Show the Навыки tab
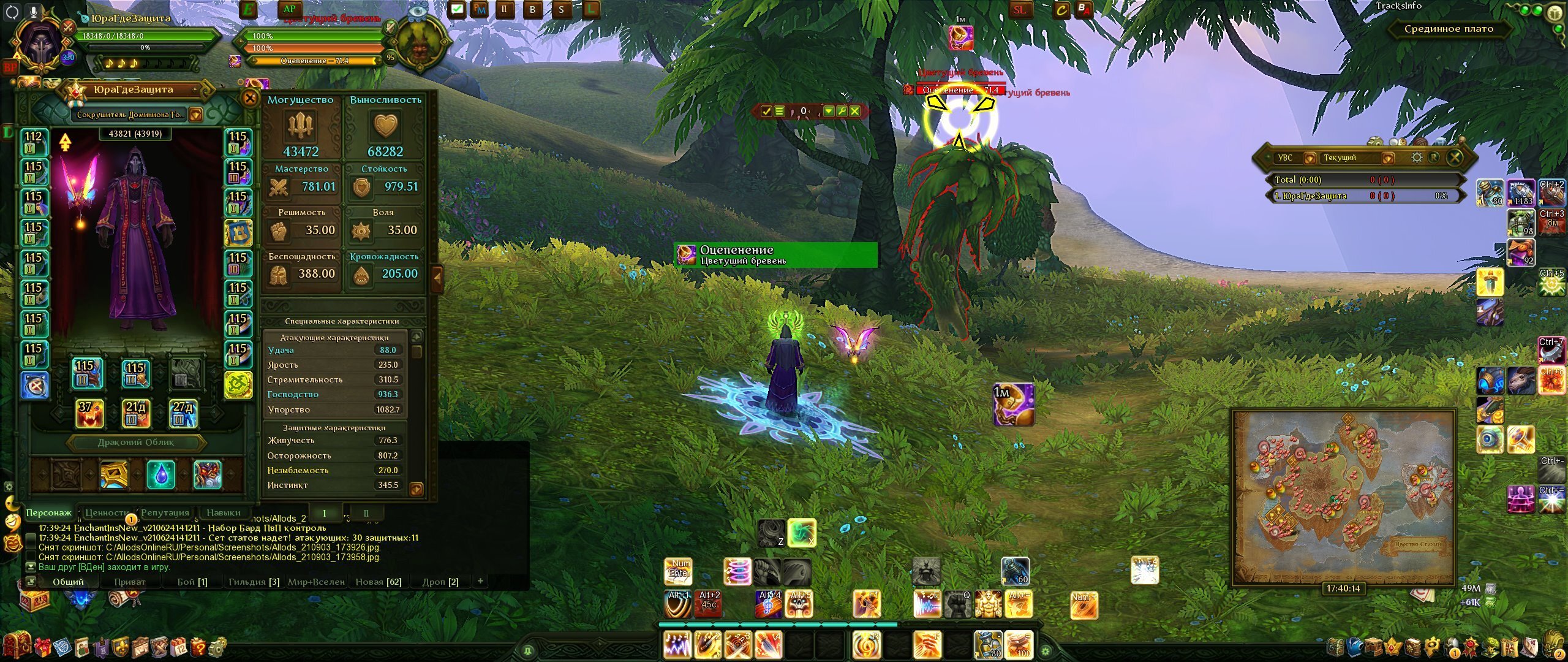 223,512
